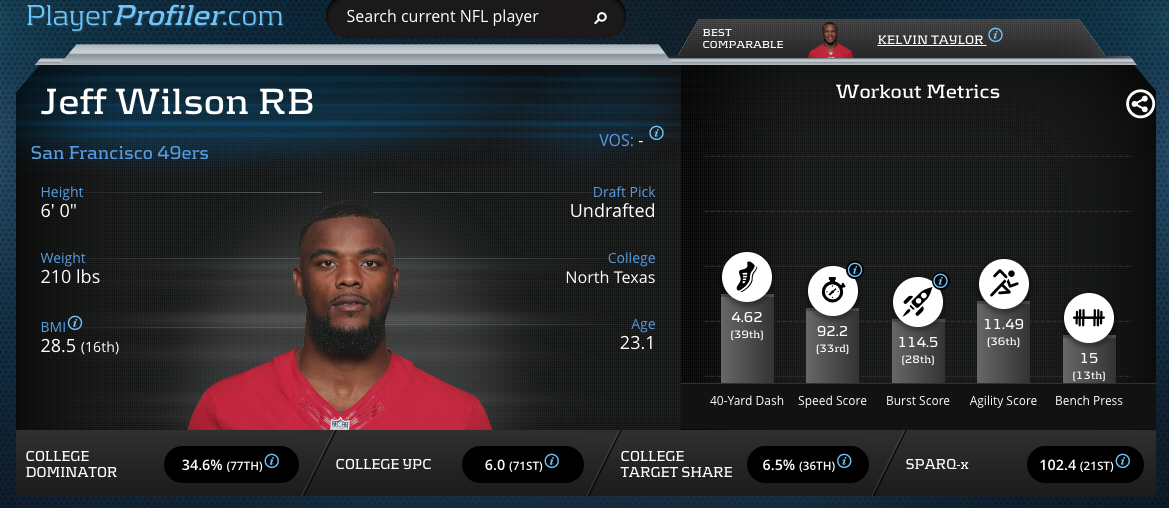Click the search magnifying glass icon

click(600, 18)
